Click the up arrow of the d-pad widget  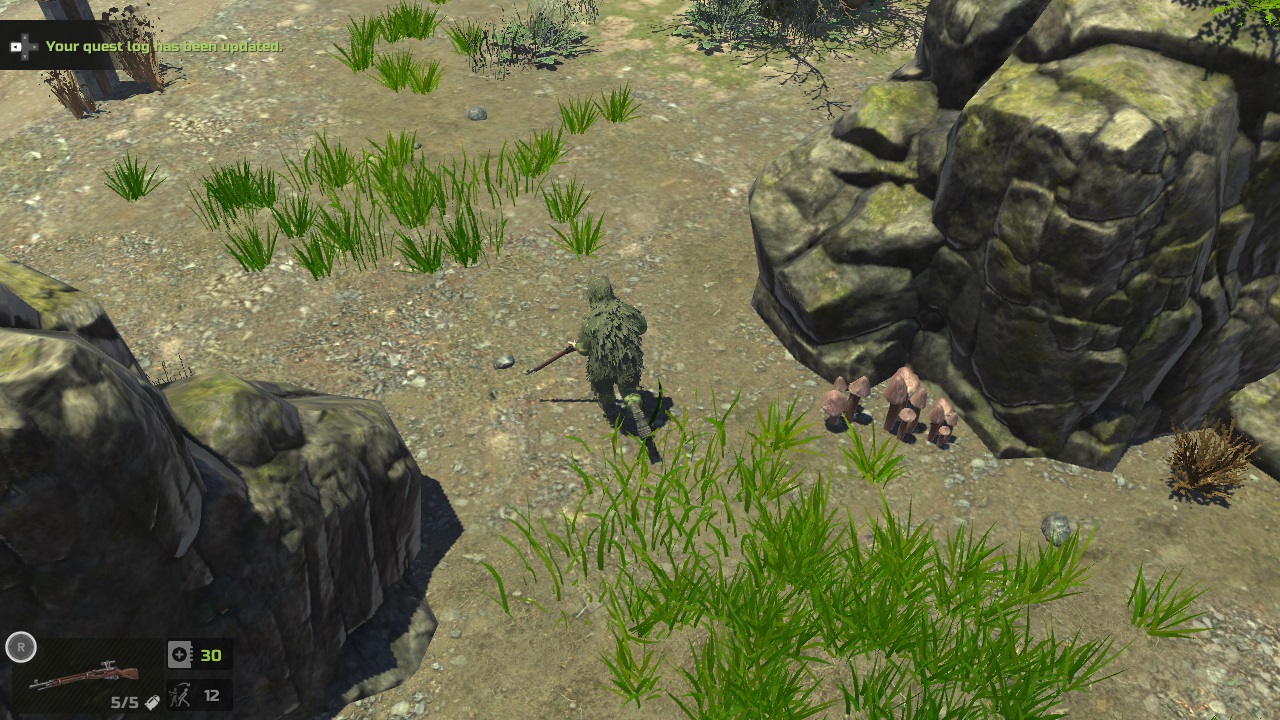pos(24,37)
